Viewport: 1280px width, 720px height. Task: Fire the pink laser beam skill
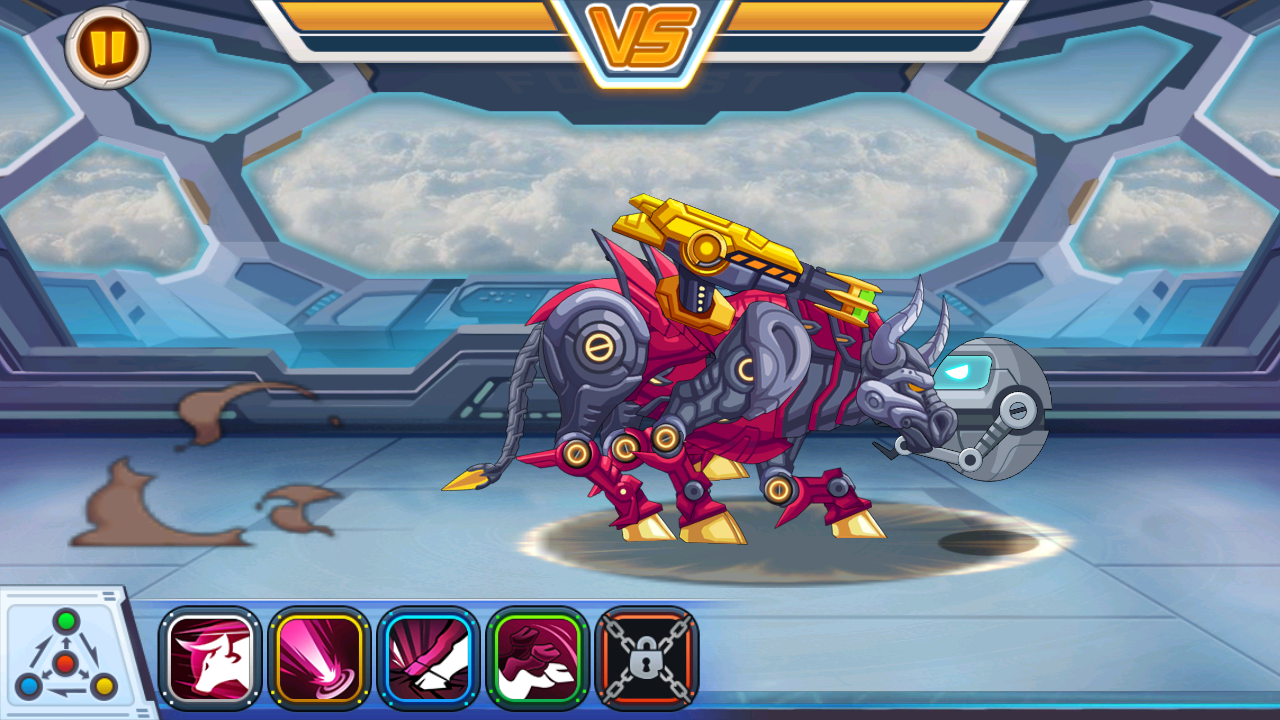click(319, 657)
